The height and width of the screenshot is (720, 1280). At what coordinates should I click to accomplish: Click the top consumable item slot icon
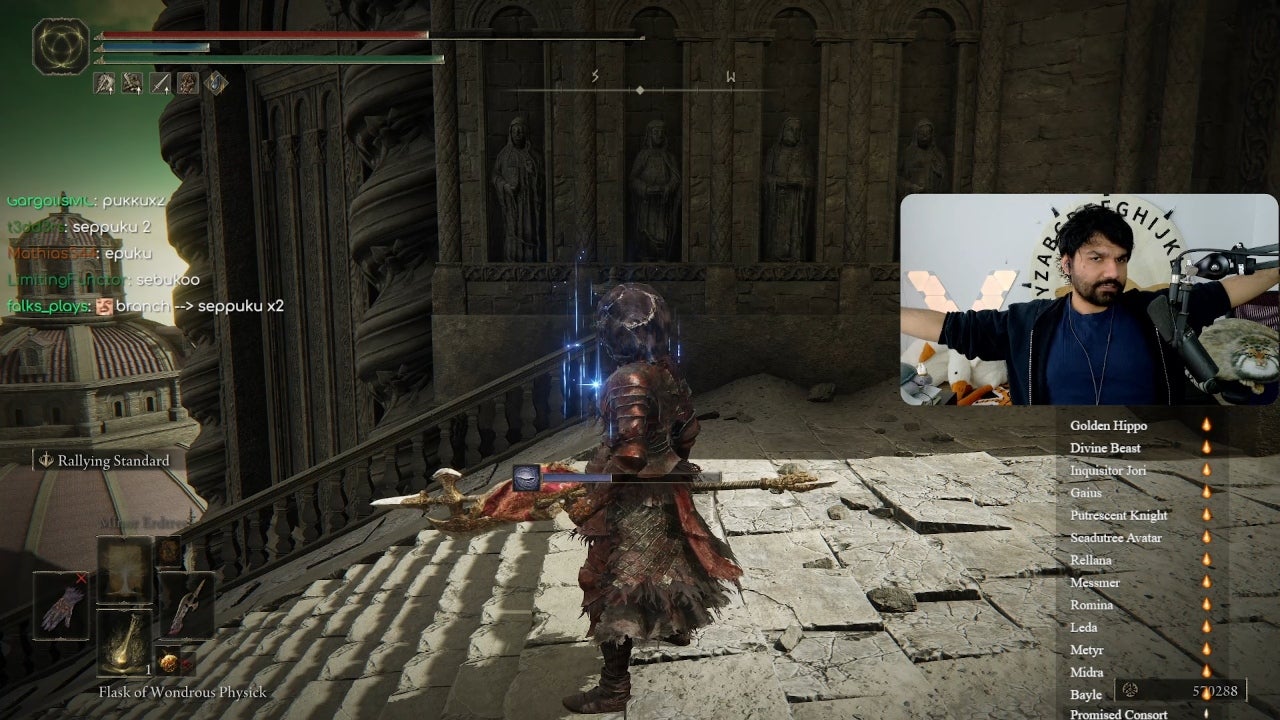point(124,569)
